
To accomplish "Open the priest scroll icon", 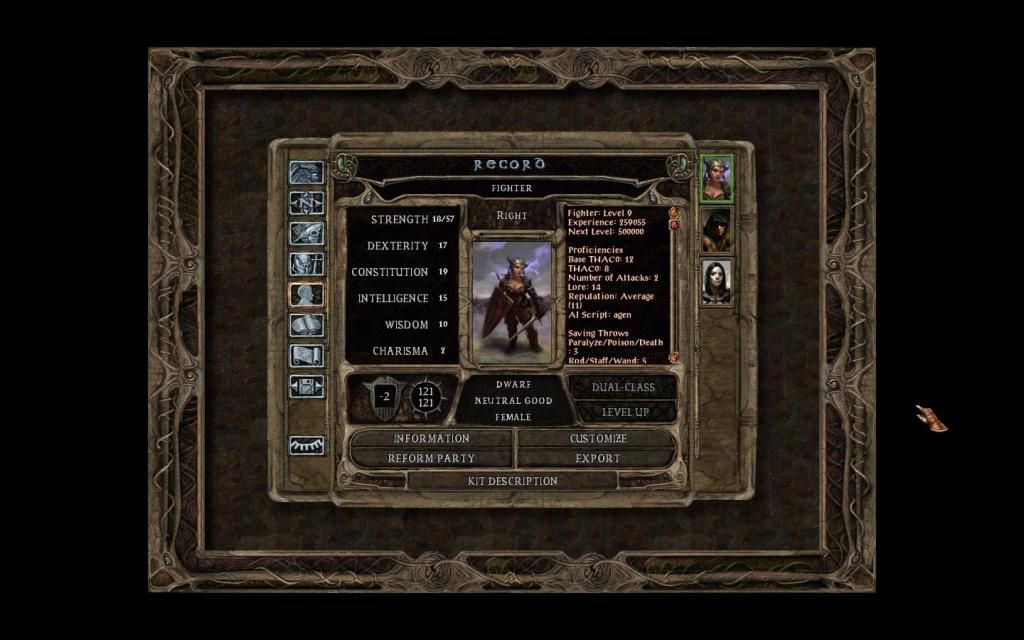I will click(306, 355).
